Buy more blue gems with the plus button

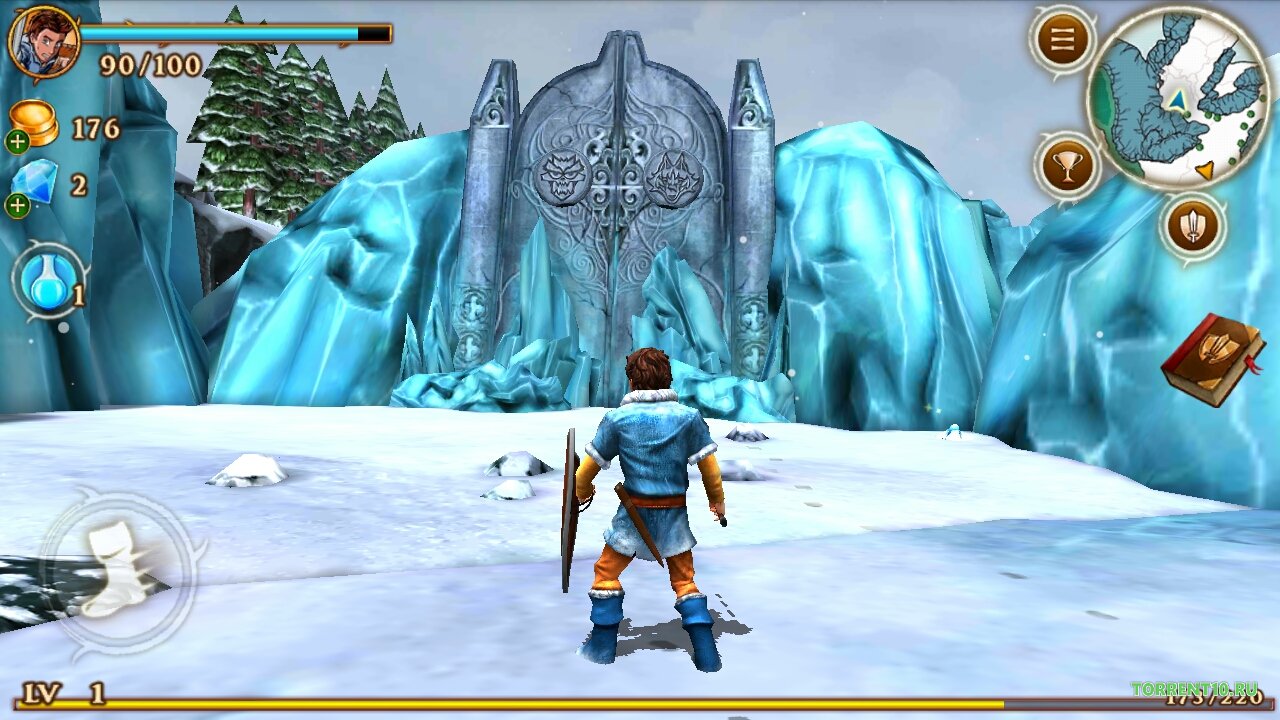(18, 206)
